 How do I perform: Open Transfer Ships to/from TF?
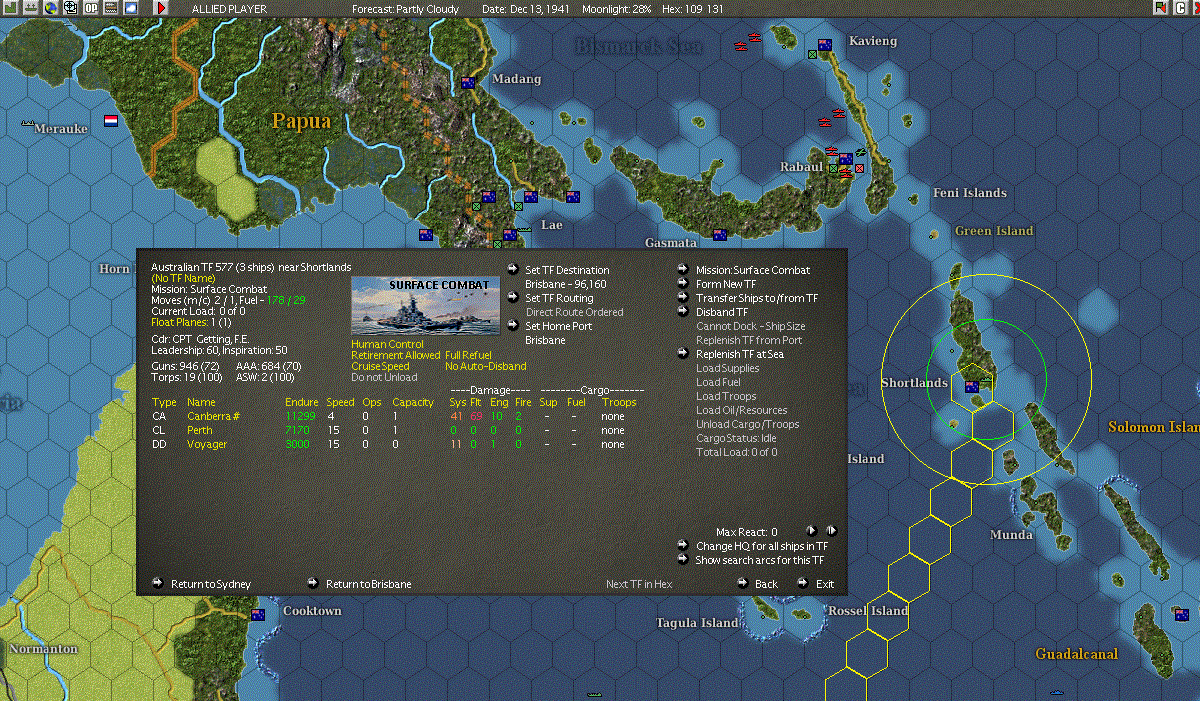pos(756,298)
